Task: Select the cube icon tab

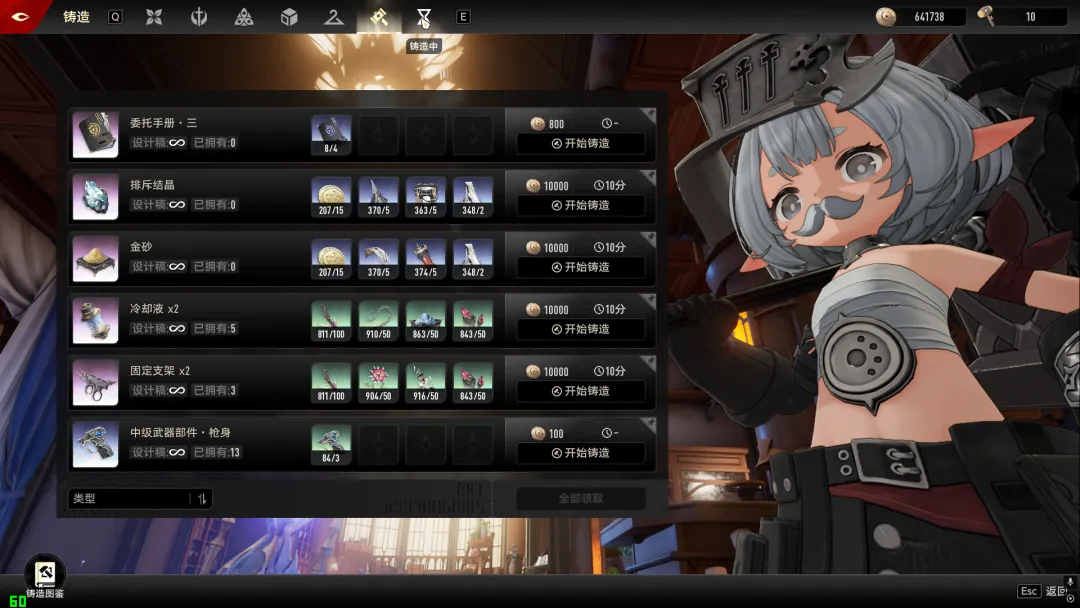Action: pyautogui.click(x=289, y=17)
